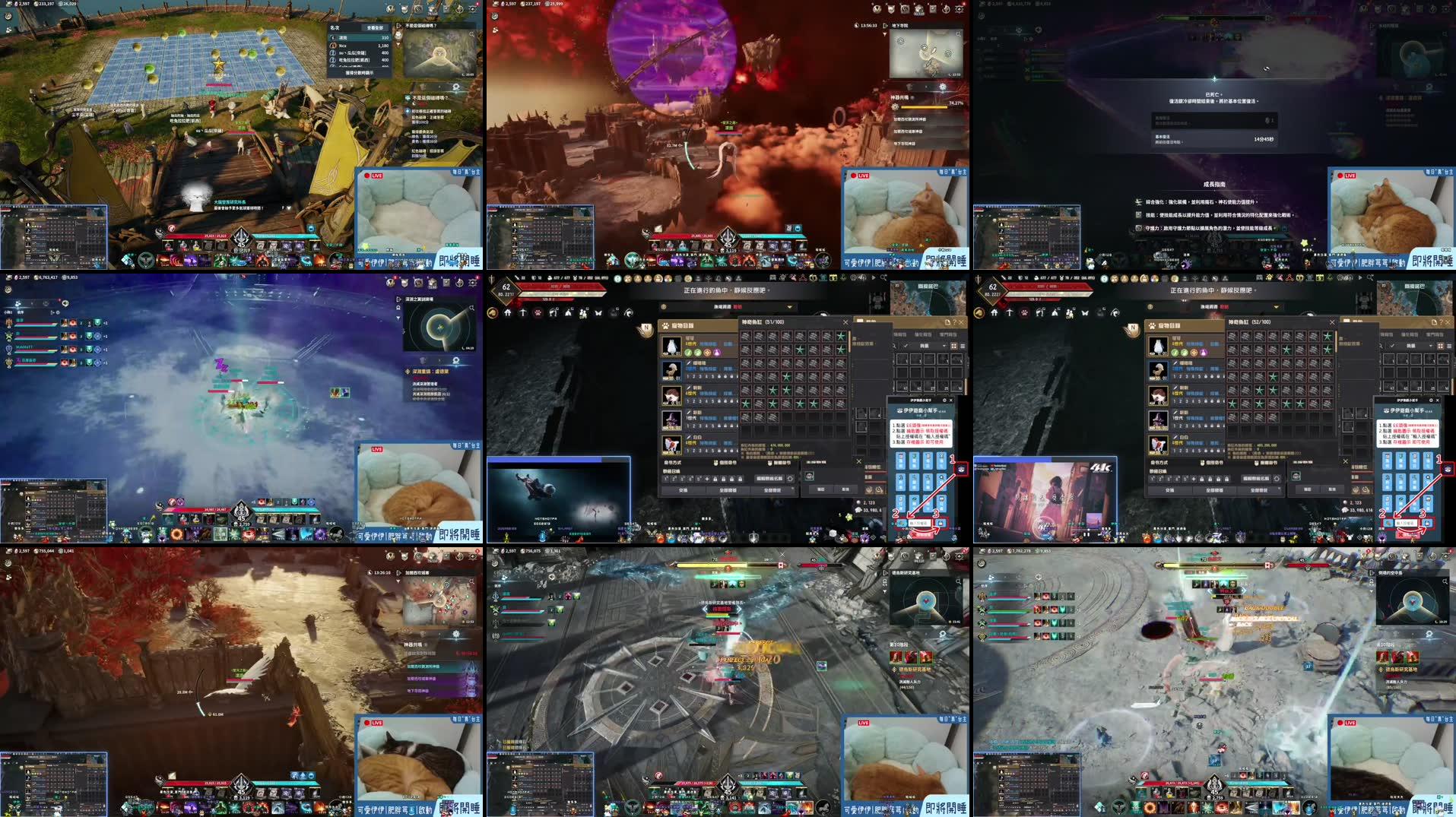This screenshot has height=817, width=1456.
Task: Toggle a lock icon in the pet roster row
Action: coord(715,479)
